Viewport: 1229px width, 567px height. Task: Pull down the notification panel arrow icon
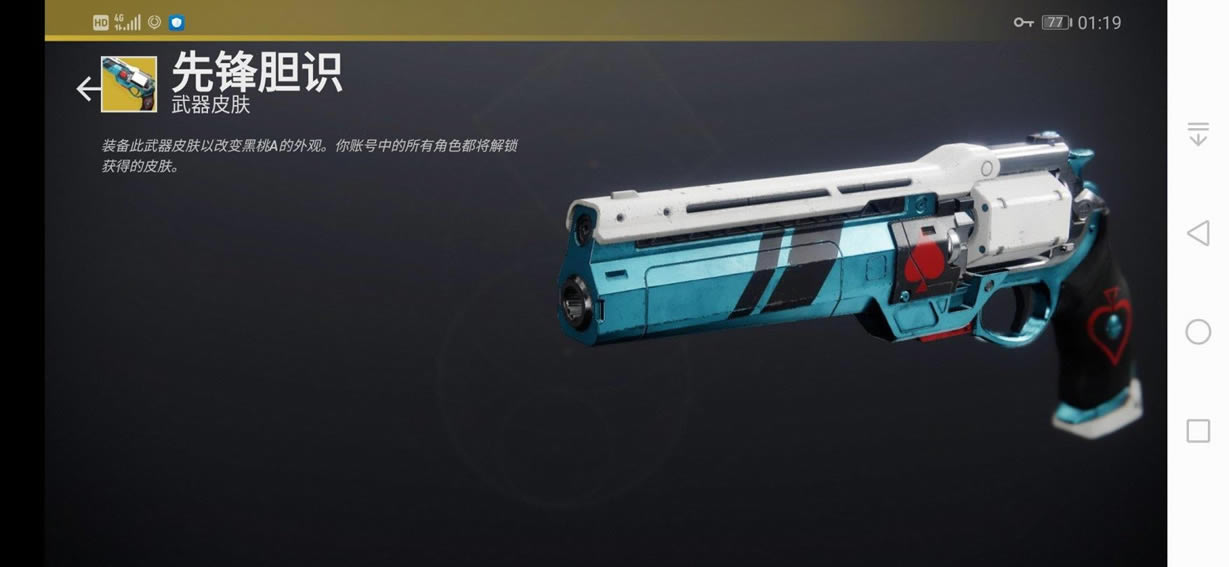click(1198, 134)
